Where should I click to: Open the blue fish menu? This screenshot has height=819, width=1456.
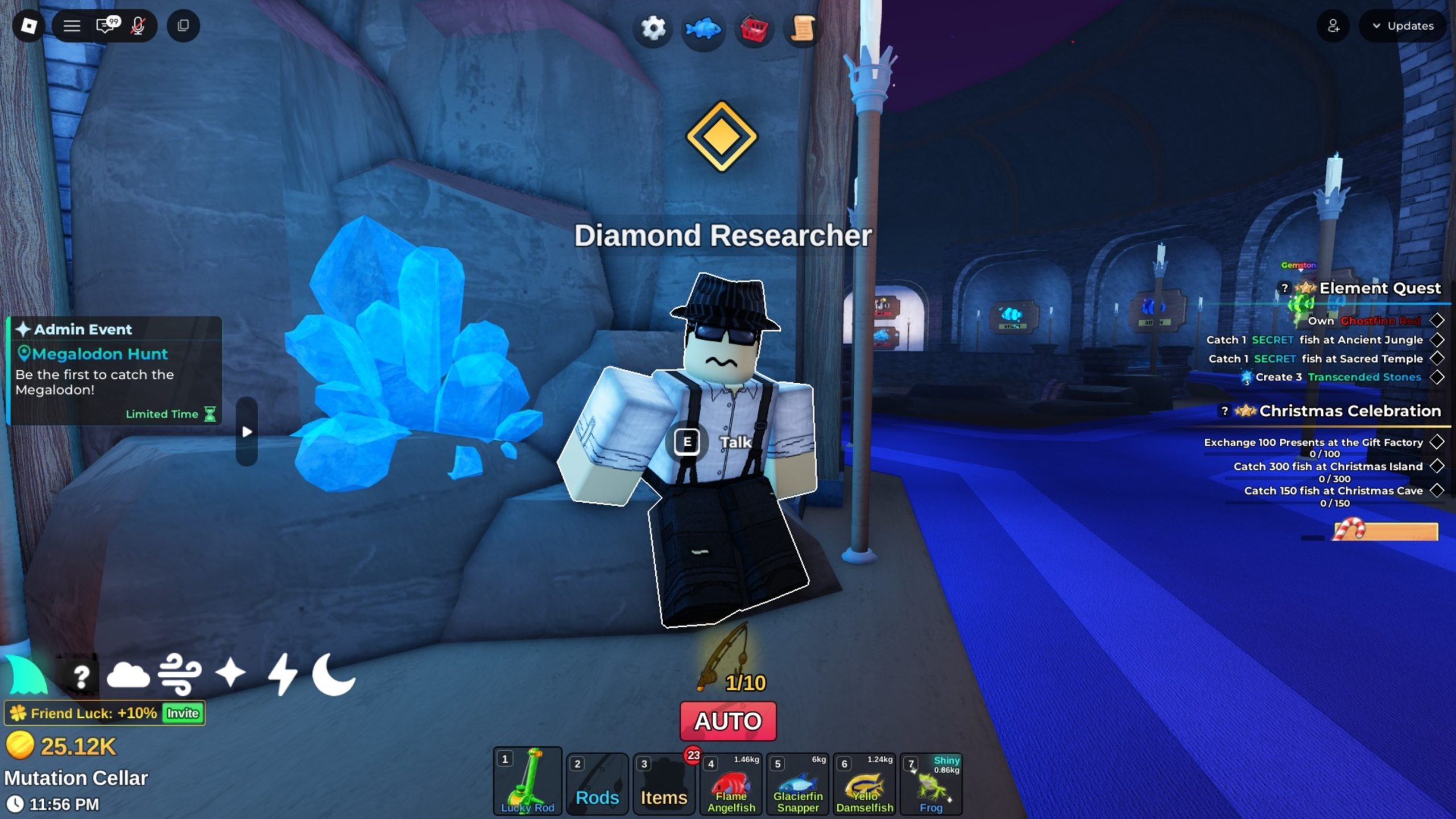pos(703,28)
